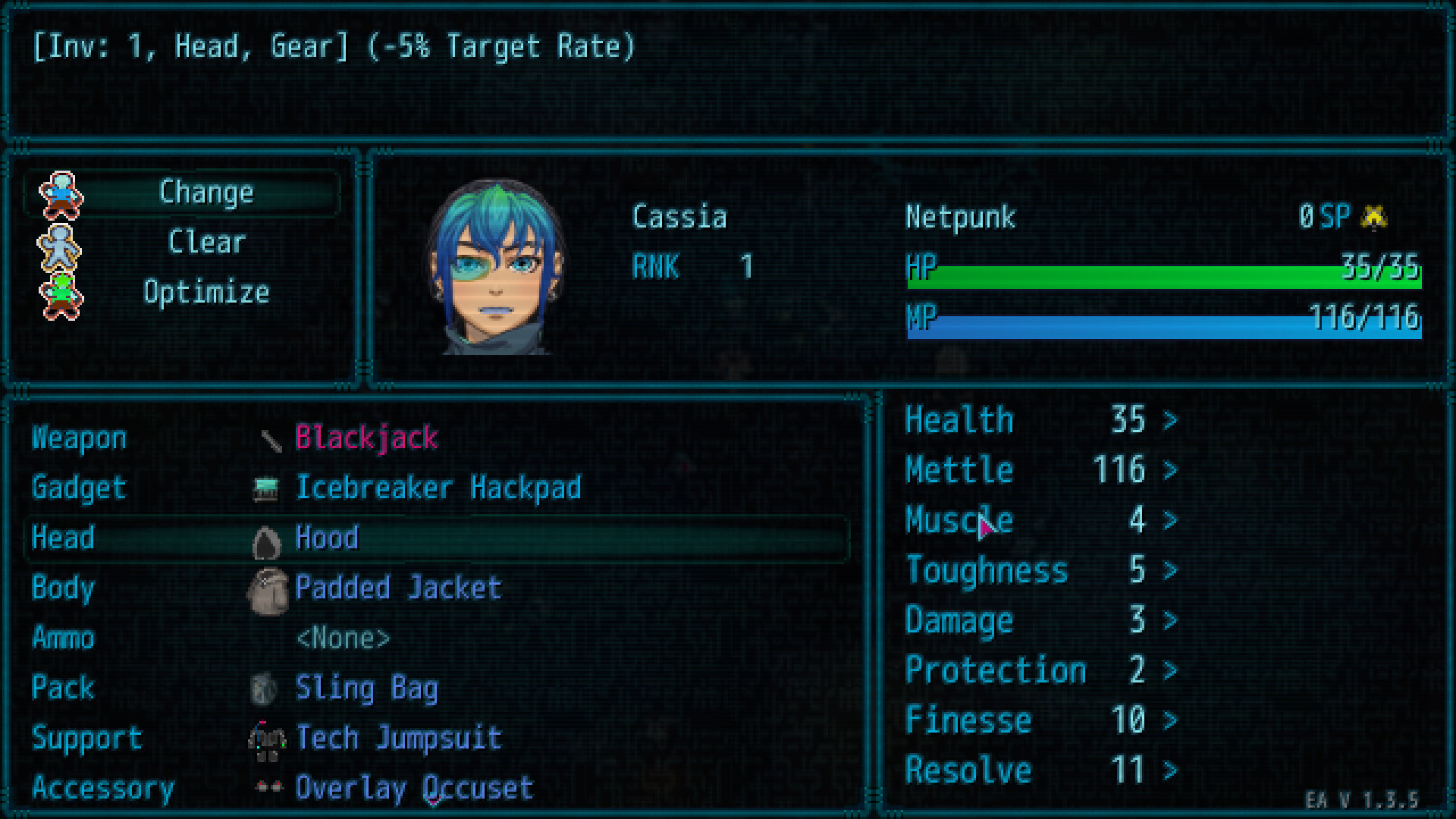Expand the Health stat details
Image resolution: width=1456 pixels, height=819 pixels.
[x=1170, y=420]
